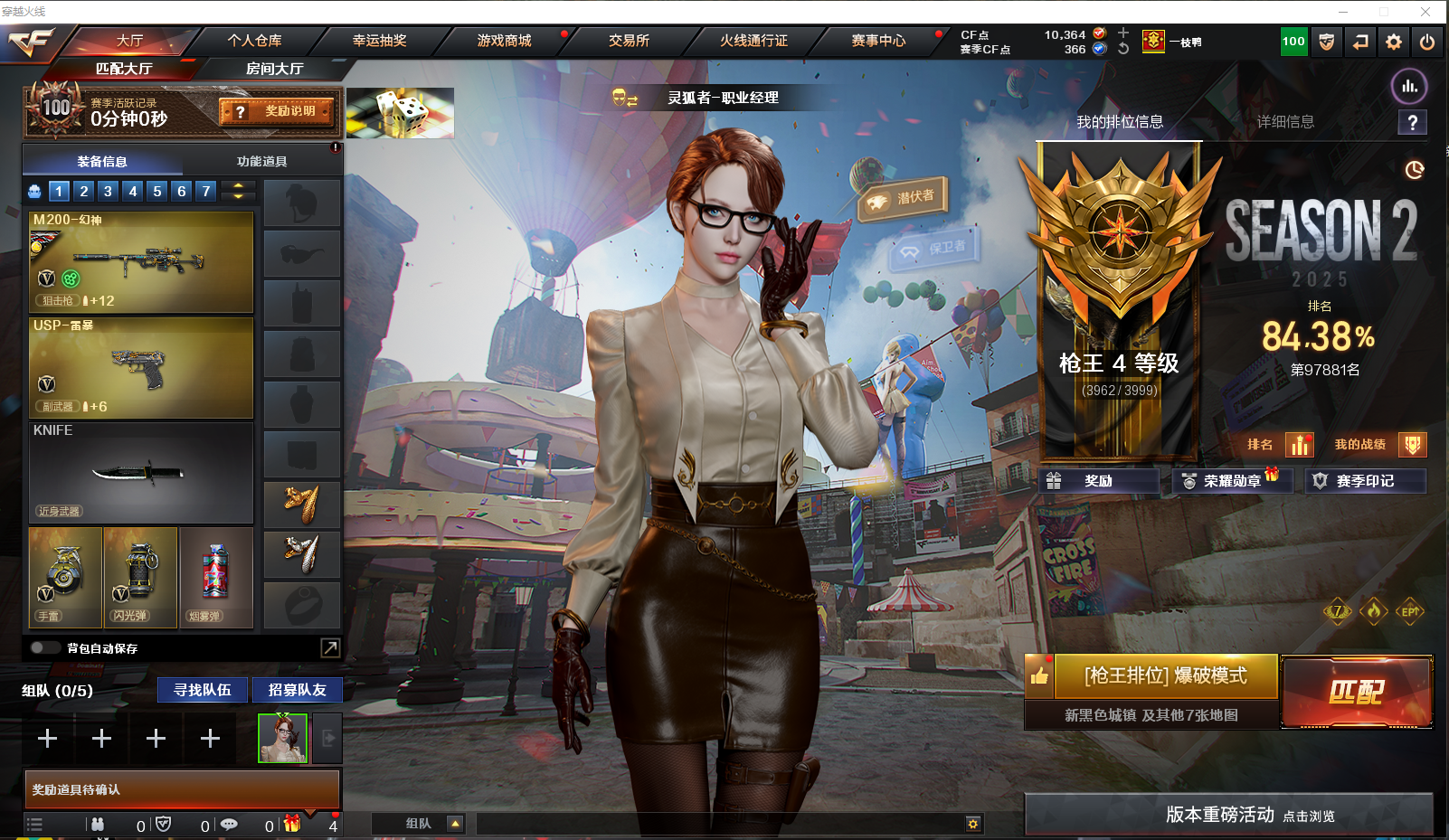Go to the 游戏商城 game shop
Screen dimensions: 1449x840
click(x=504, y=41)
